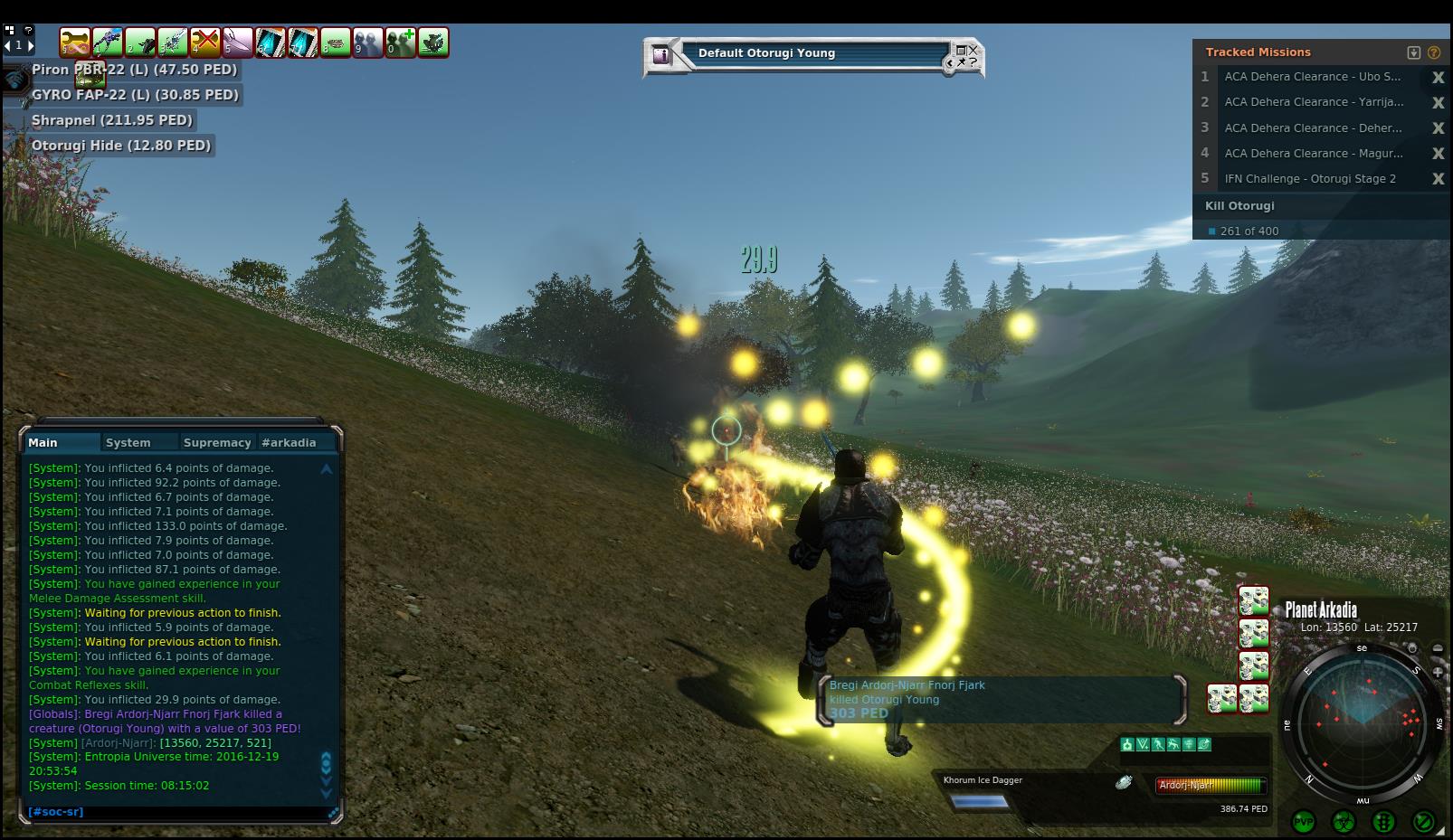Screen dimensions: 1453x840
Task: Close the Default Otorugi Young target window
Action: click(973, 51)
